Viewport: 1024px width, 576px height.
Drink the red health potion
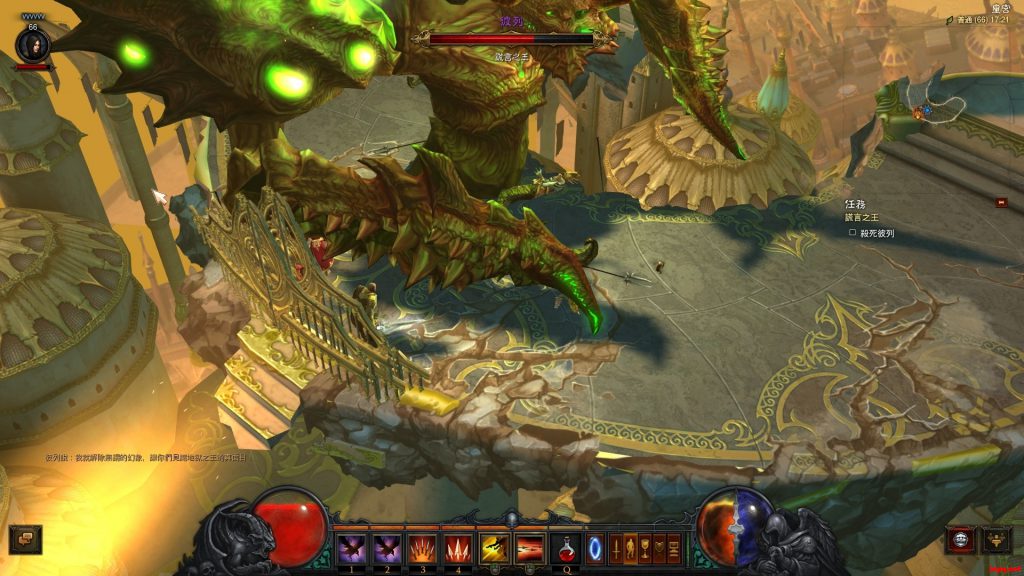(x=566, y=548)
